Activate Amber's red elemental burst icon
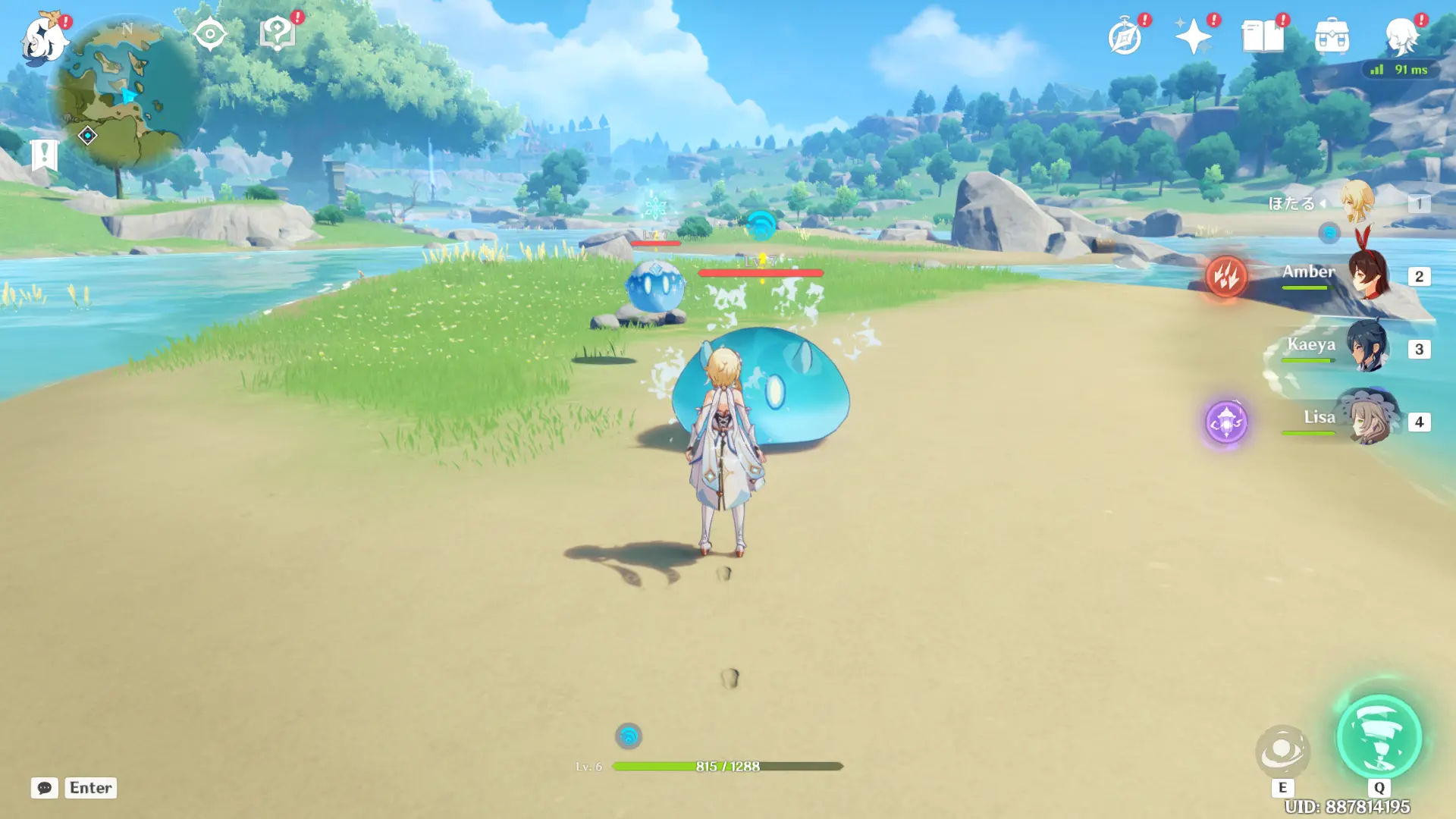 pyautogui.click(x=1225, y=276)
